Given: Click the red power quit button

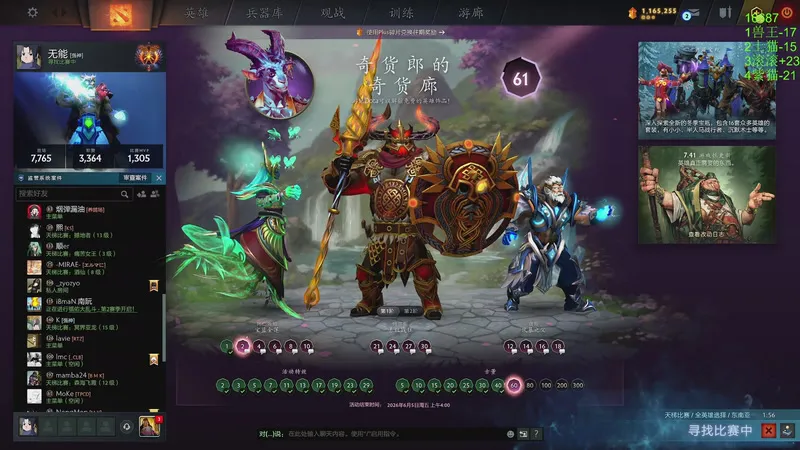Looking at the screenshot, I should (x=784, y=13).
